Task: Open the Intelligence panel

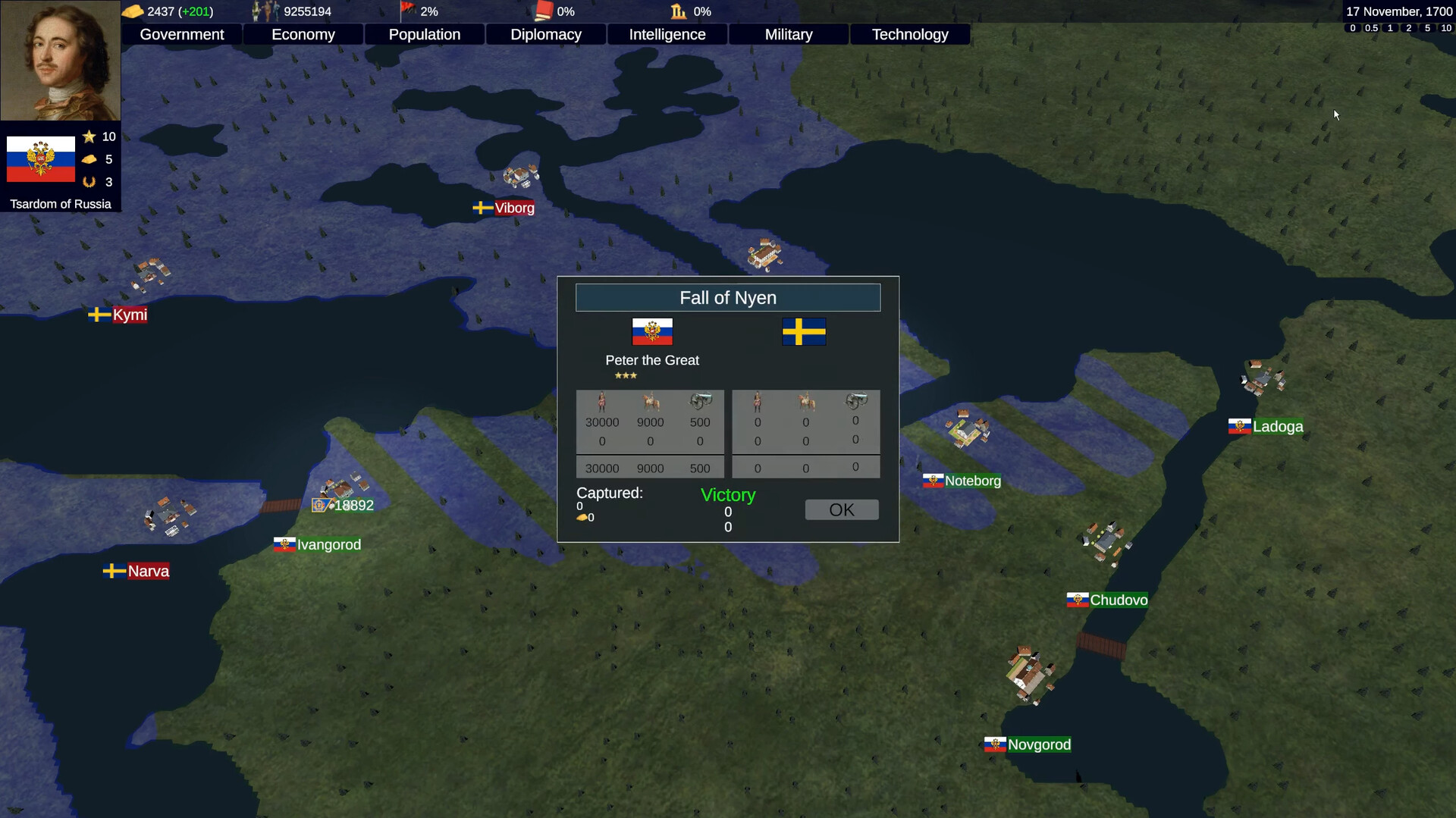Action: 667,34
